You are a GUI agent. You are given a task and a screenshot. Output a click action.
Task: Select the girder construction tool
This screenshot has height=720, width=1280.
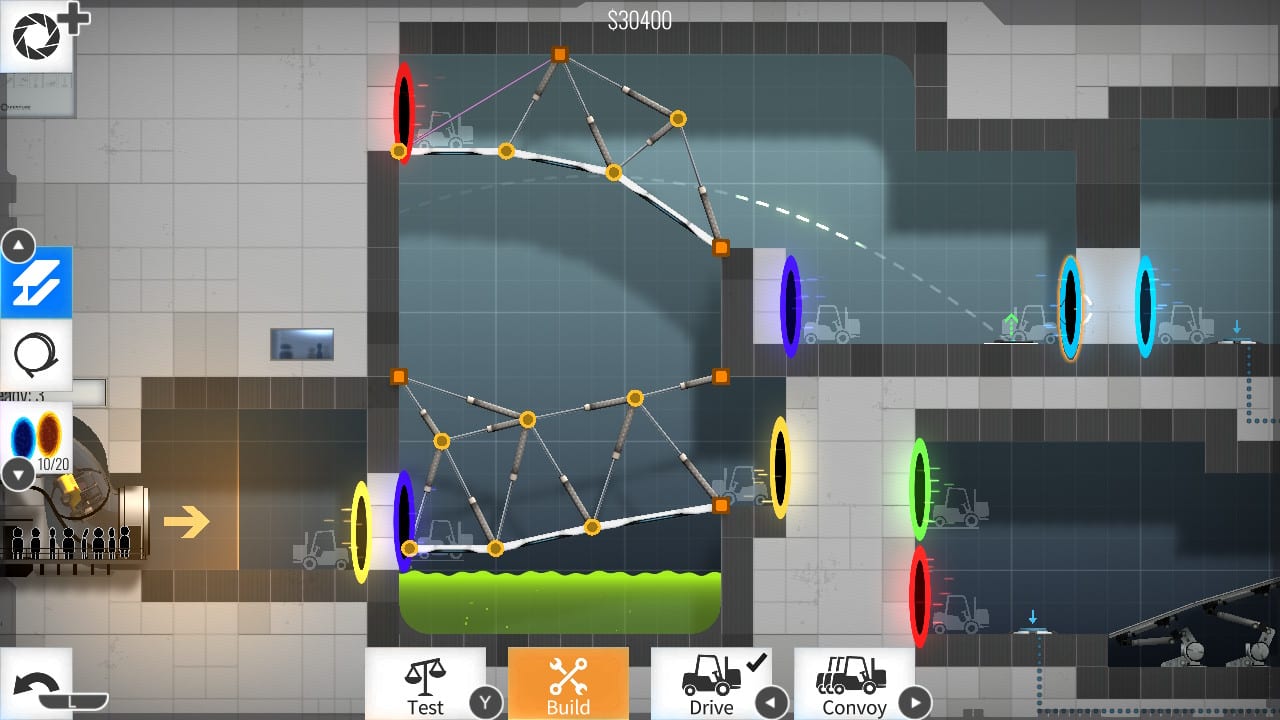coord(37,283)
